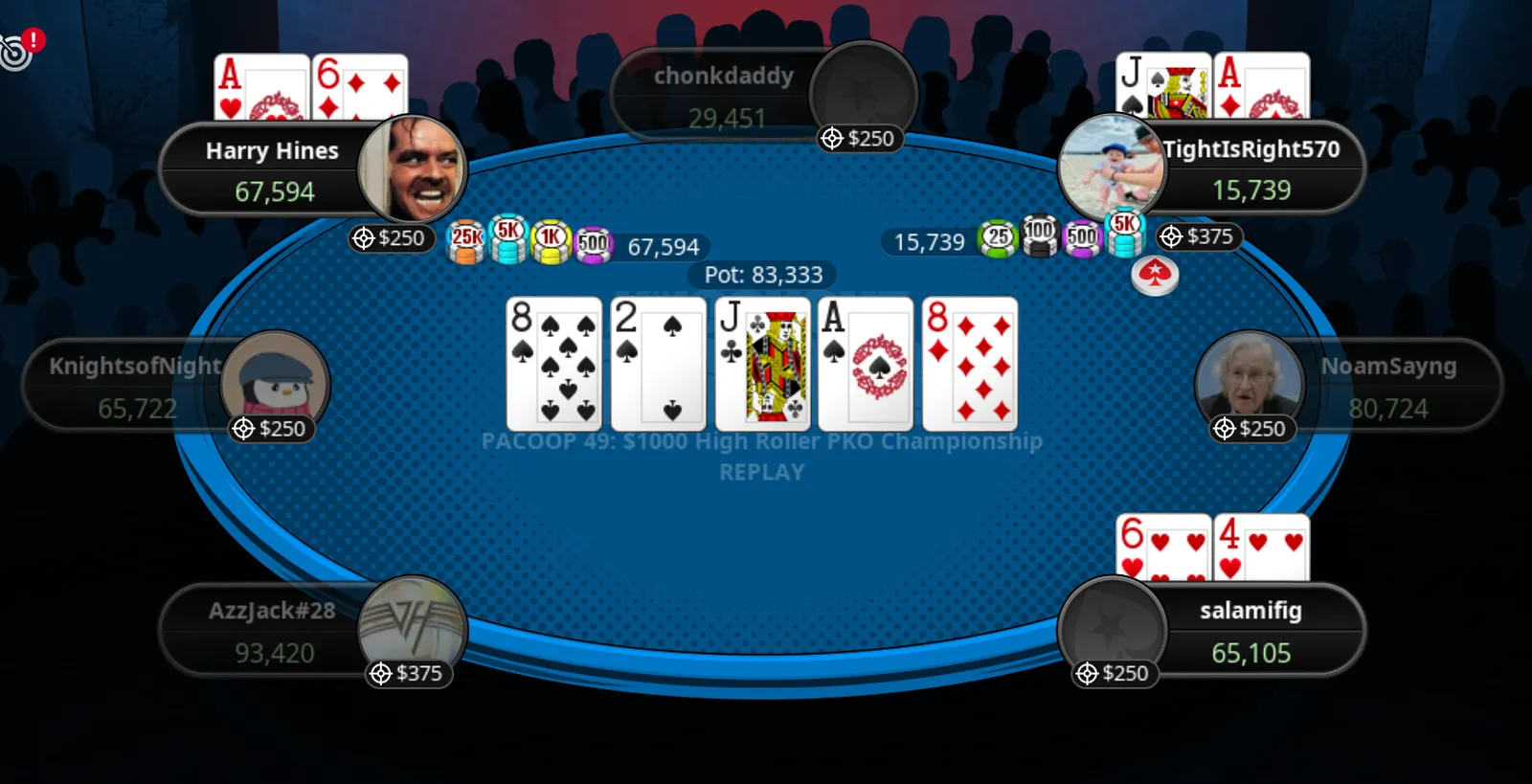Click the red dealer button chip
The width and height of the screenshot is (1532, 784).
coord(1155,276)
